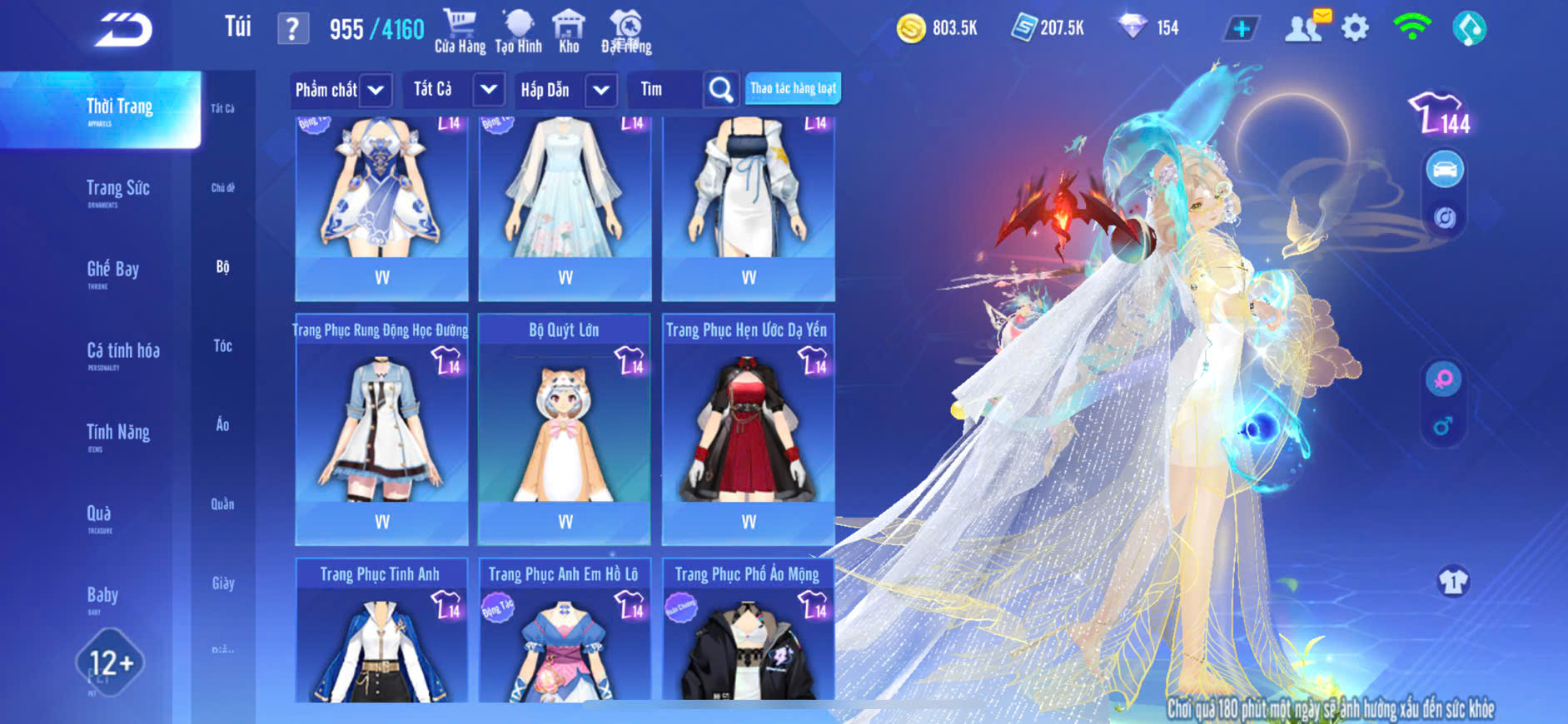Open the friends icon with mail badge

click(x=1305, y=27)
